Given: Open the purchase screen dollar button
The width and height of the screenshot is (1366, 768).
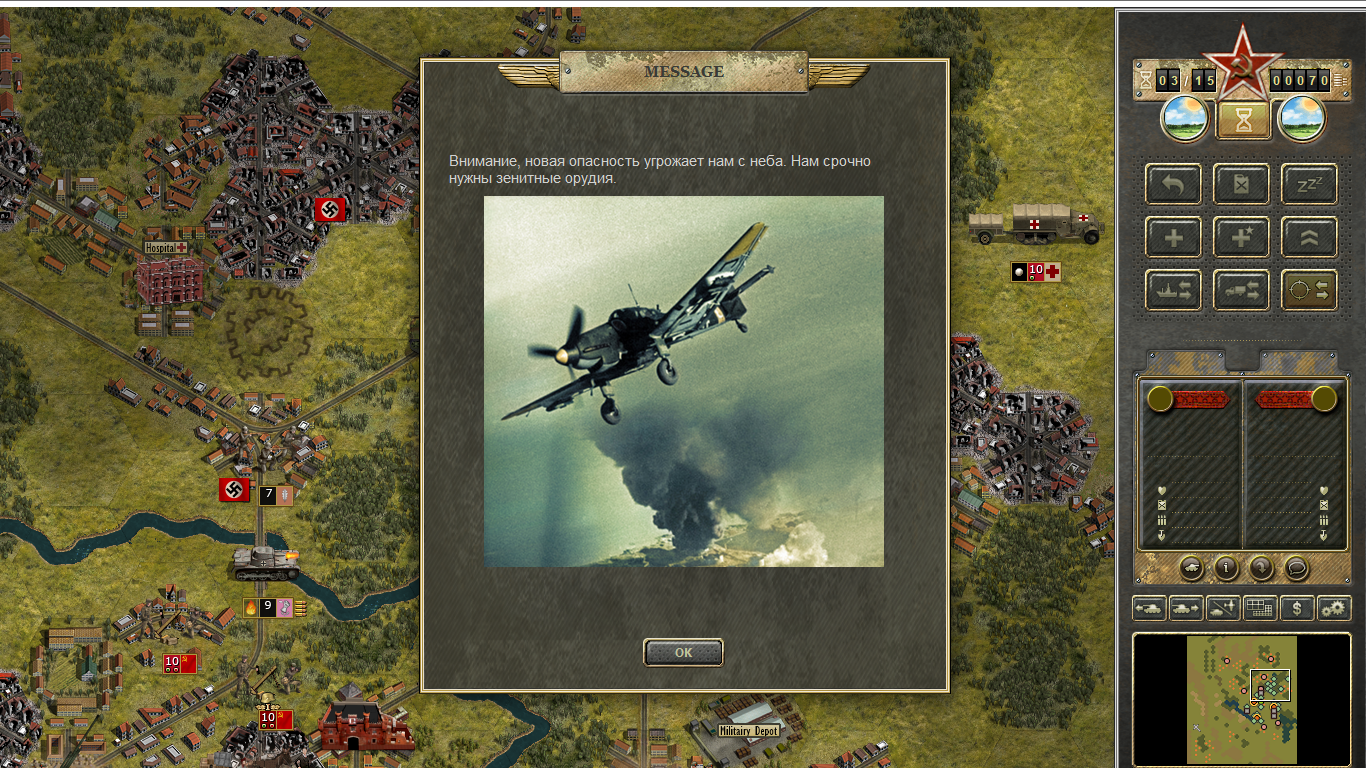Looking at the screenshot, I should point(1297,607).
